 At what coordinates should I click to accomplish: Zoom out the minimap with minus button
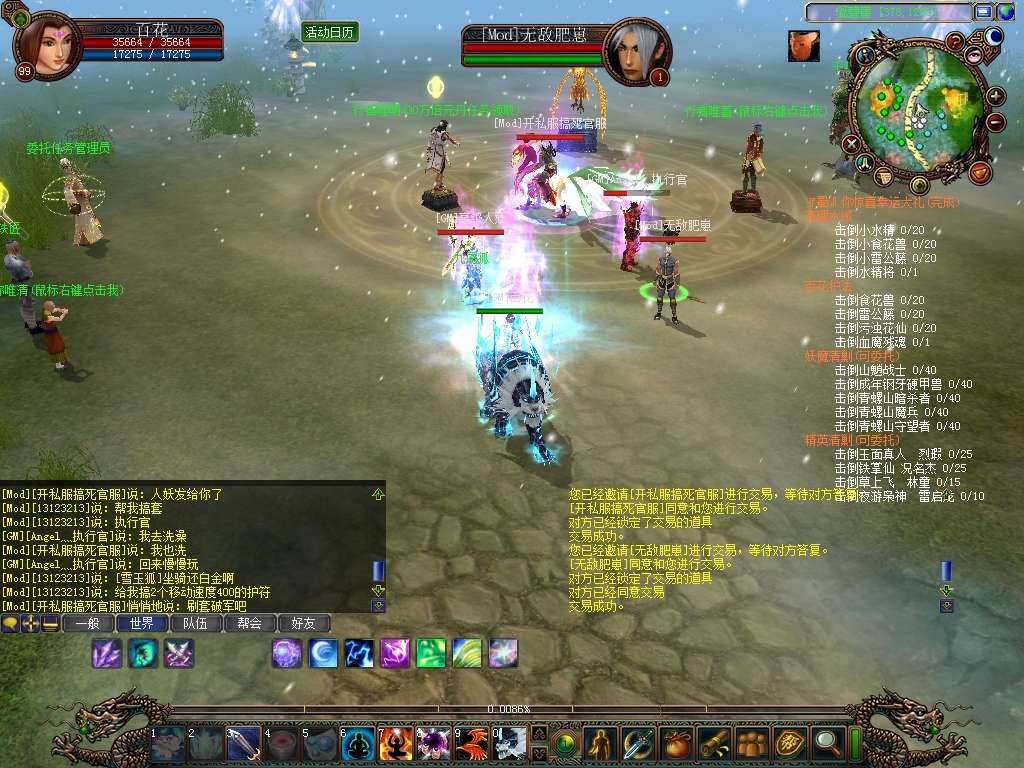tap(995, 123)
